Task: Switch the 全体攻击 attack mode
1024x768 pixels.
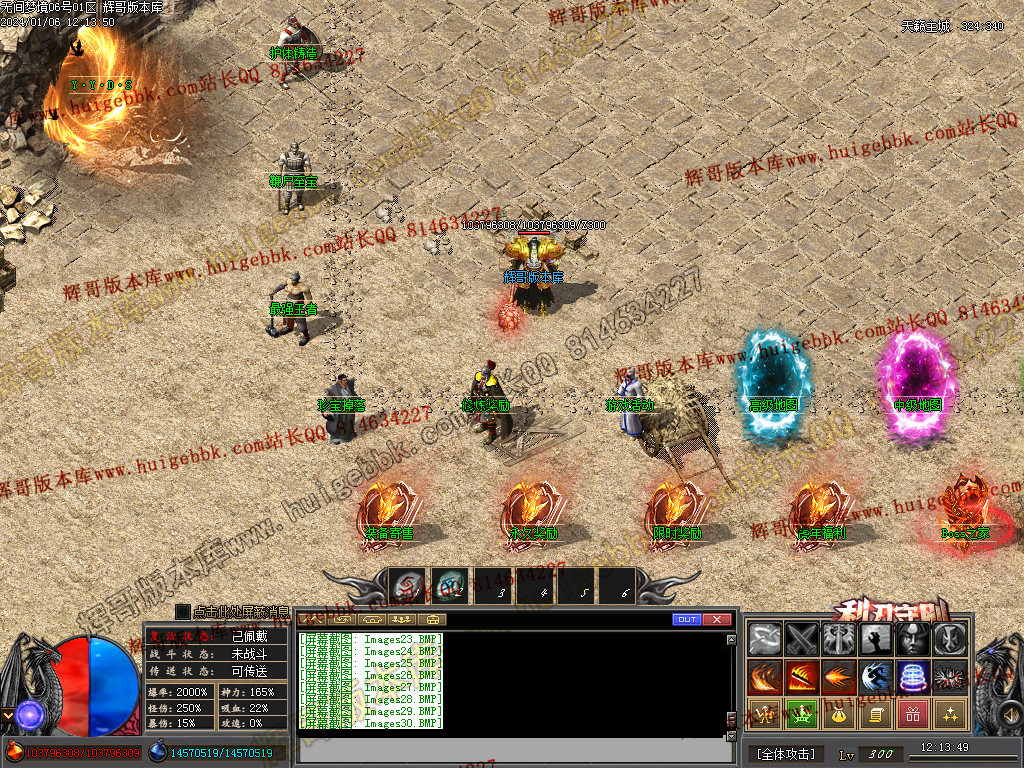Action: click(x=786, y=754)
